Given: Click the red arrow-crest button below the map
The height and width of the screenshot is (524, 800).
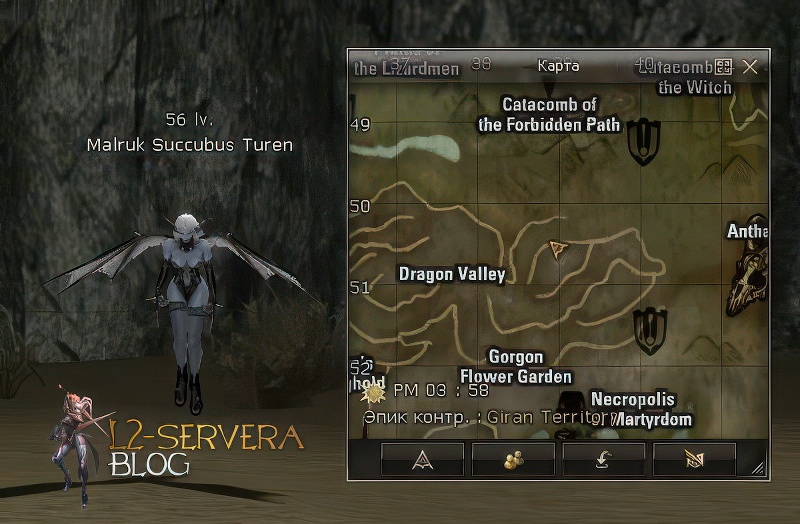Looking at the screenshot, I should (423, 459).
